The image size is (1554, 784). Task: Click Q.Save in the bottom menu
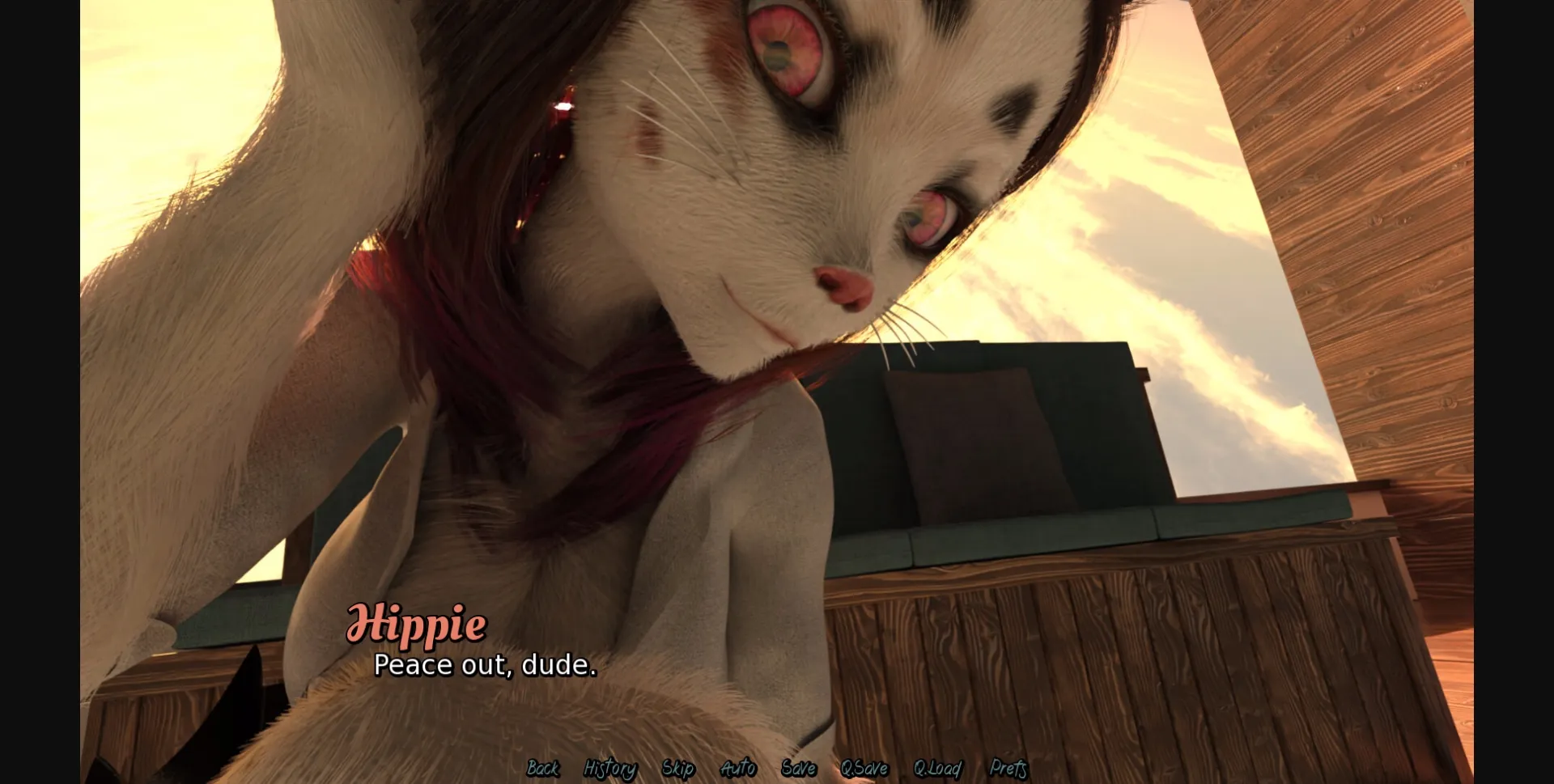(x=864, y=769)
